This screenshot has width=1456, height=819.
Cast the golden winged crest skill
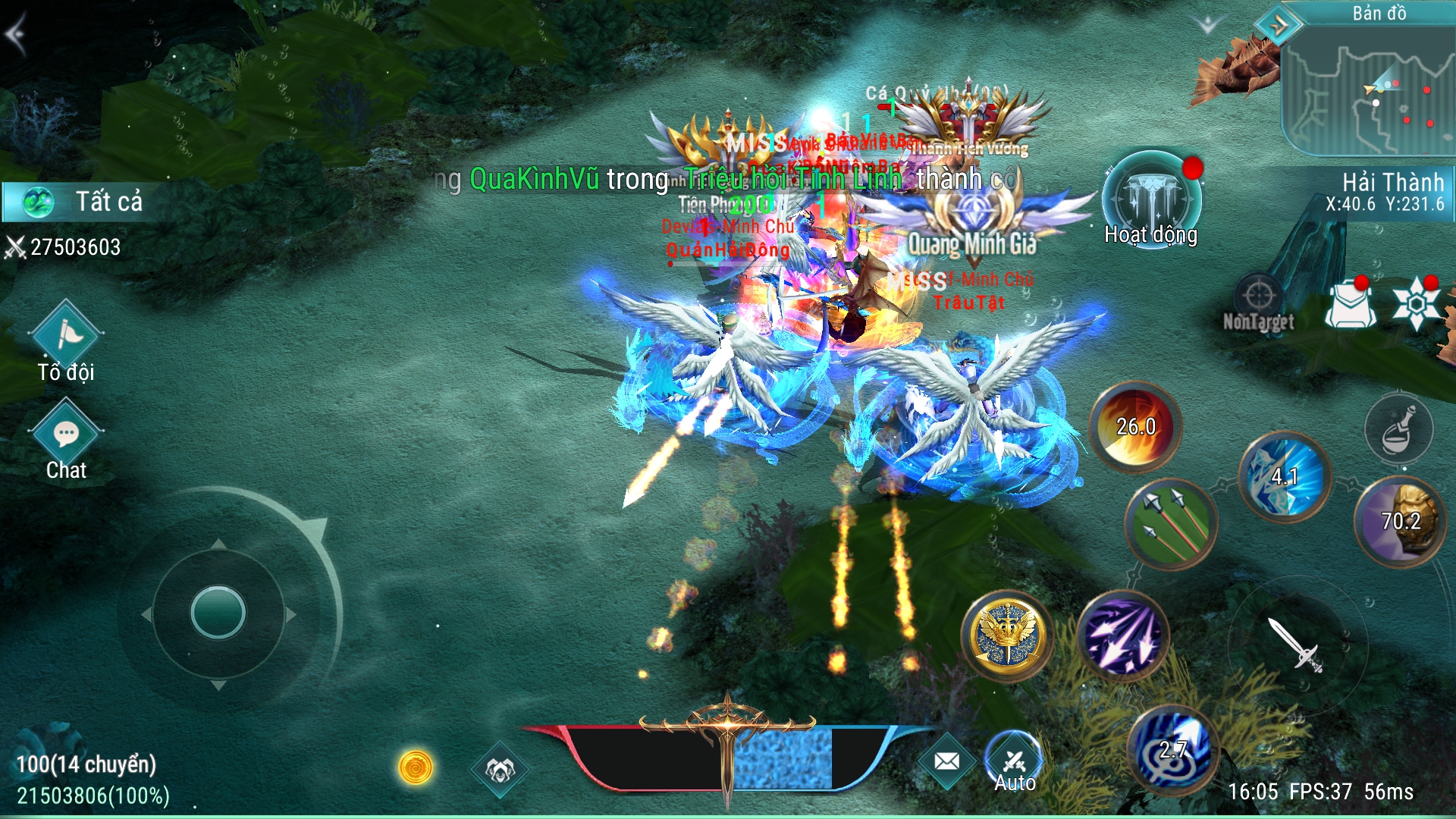coord(1007,635)
